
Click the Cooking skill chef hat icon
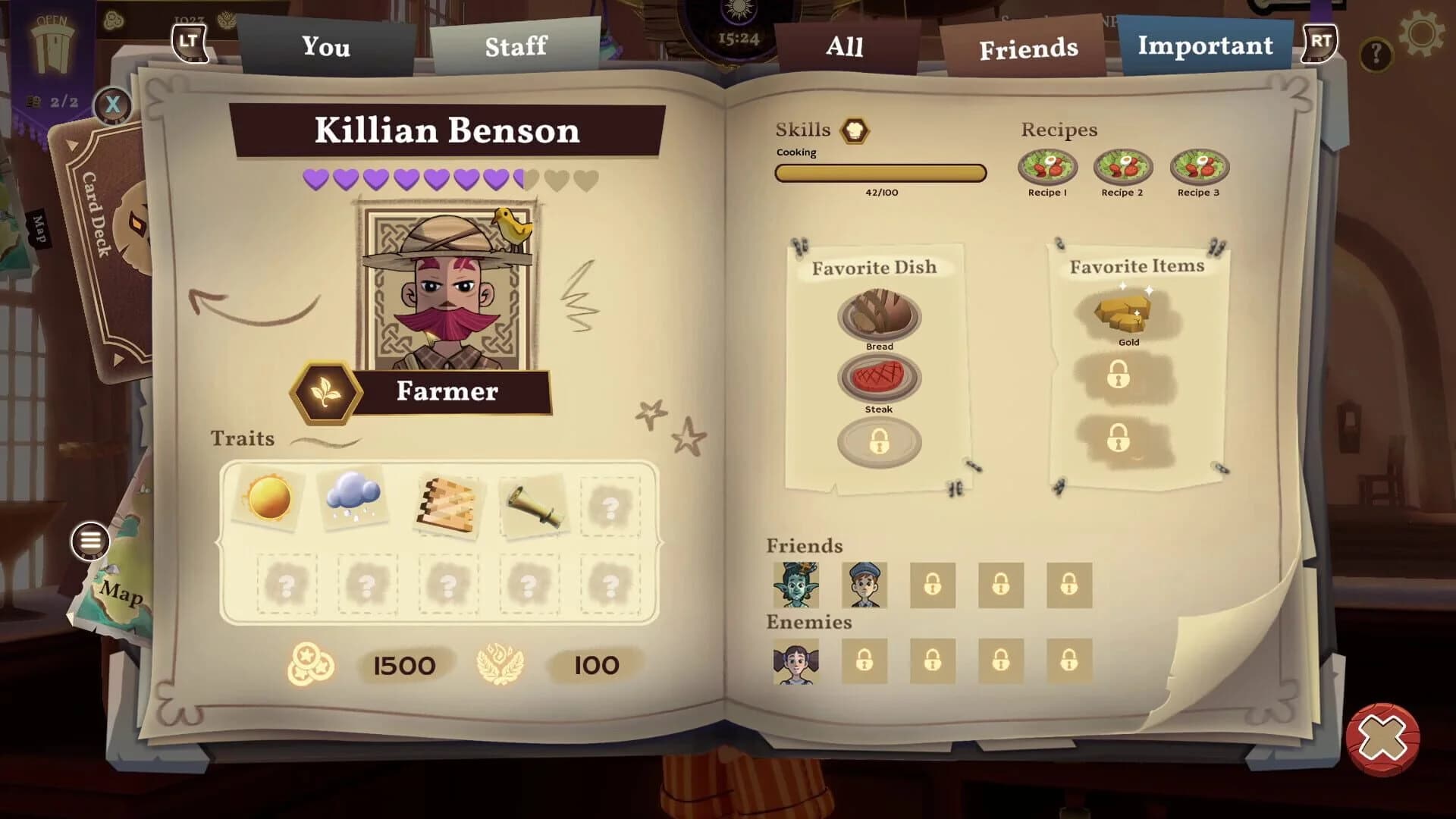pos(855,130)
